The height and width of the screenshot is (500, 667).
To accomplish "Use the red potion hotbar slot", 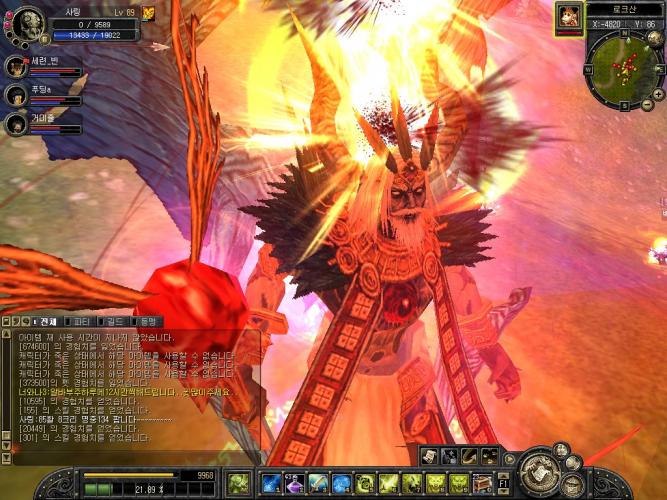I will pos(294,485).
